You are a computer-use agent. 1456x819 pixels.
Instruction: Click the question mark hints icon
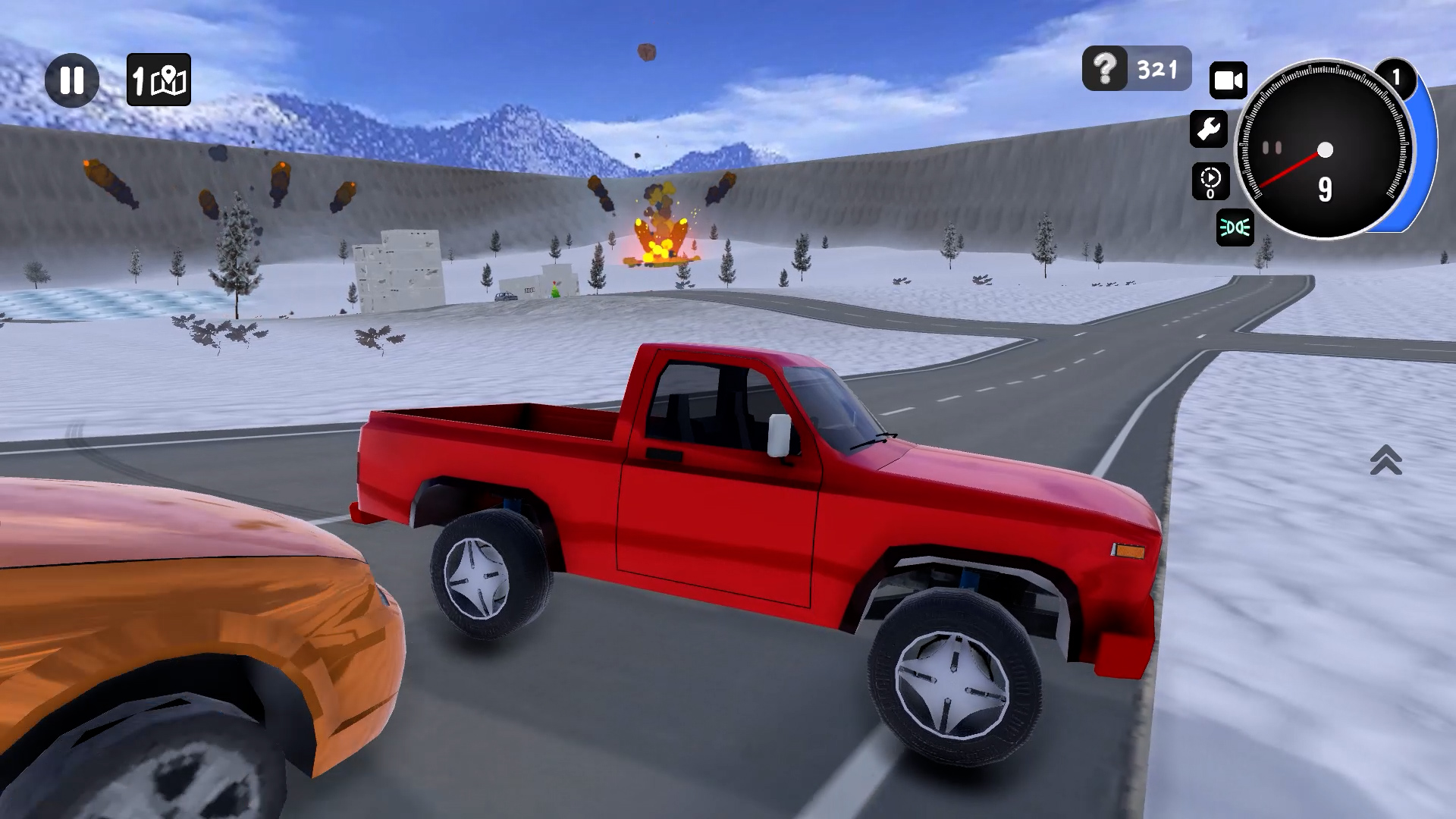pos(1104,69)
